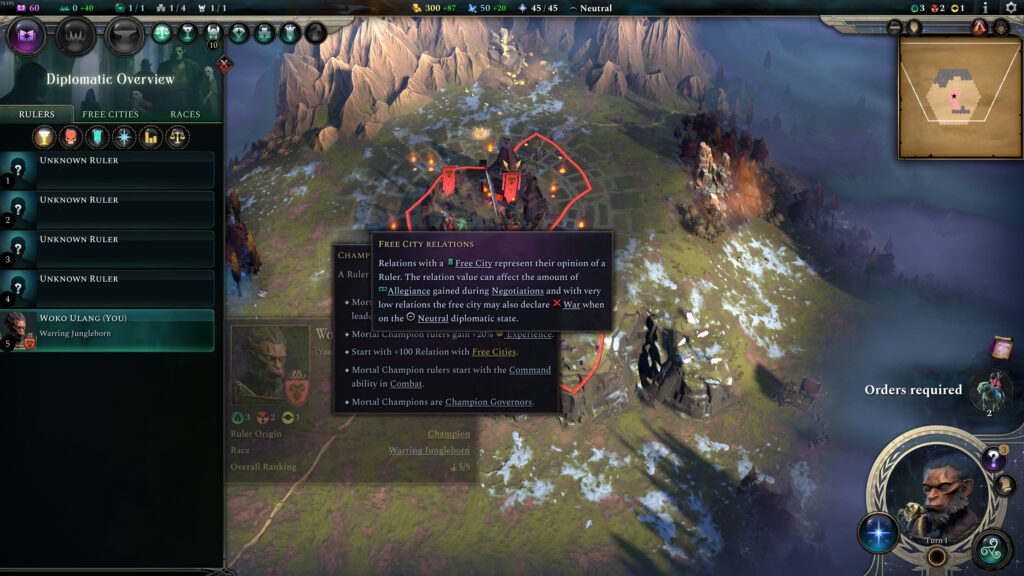
Task: Select the Rulers tab
Action: [37, 114]
